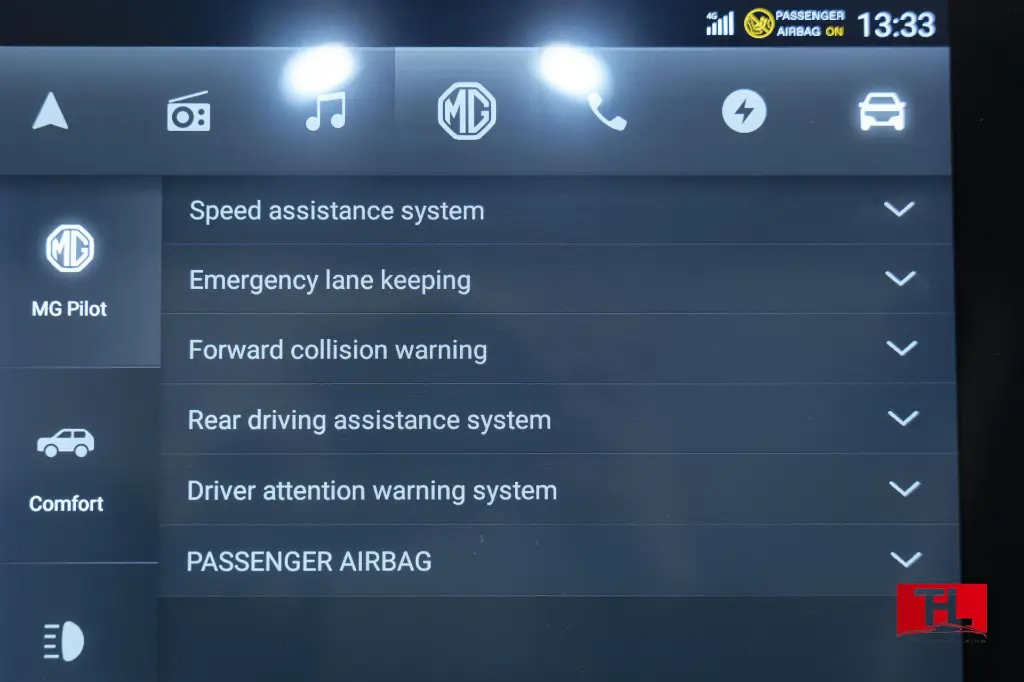1024x682 pixels.
Task: Select the MG Pilot tab
Action: tap(70, 270)
